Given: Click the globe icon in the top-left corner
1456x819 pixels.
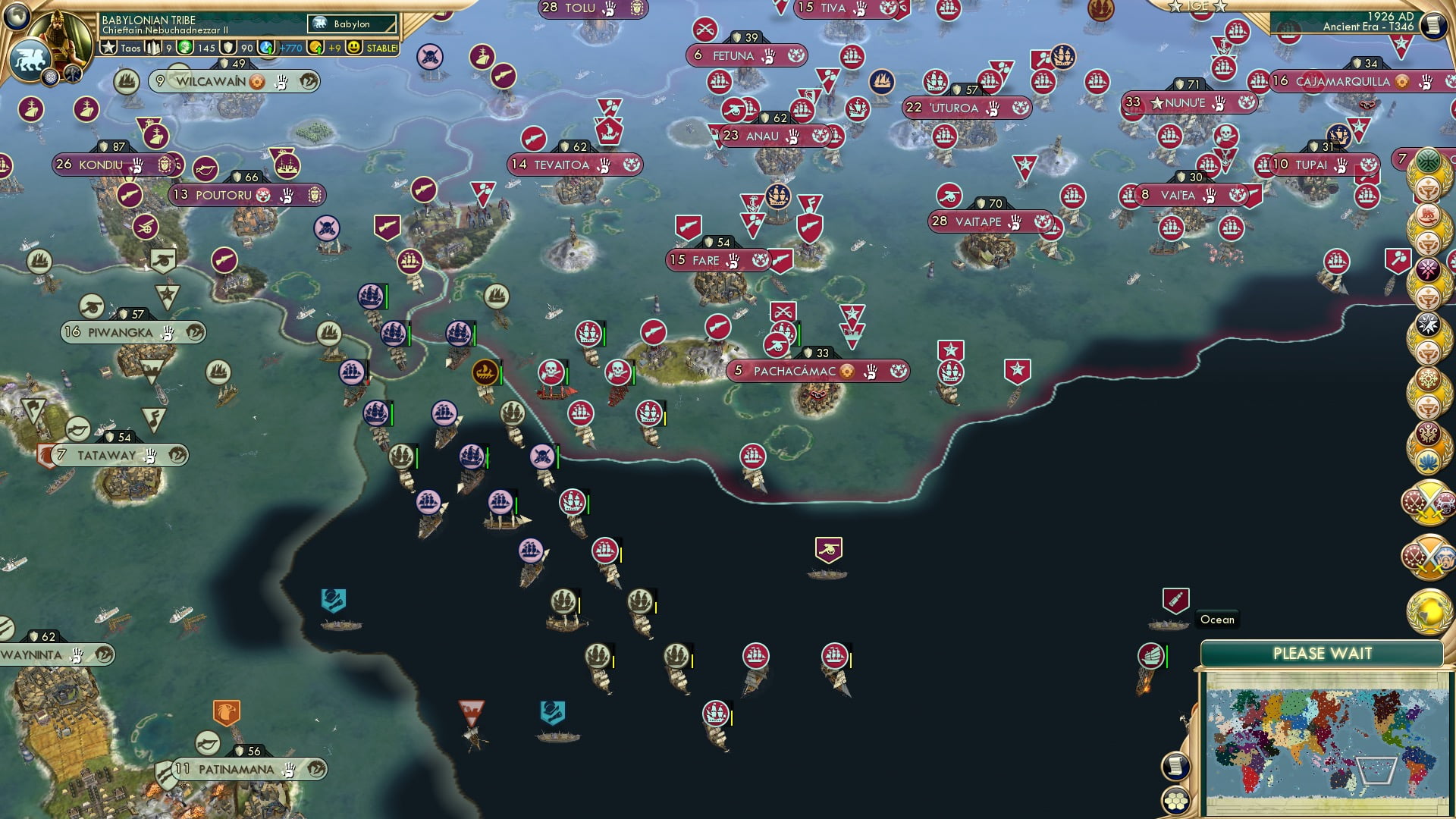Looking at the screenshot, I should coord(15,17).
